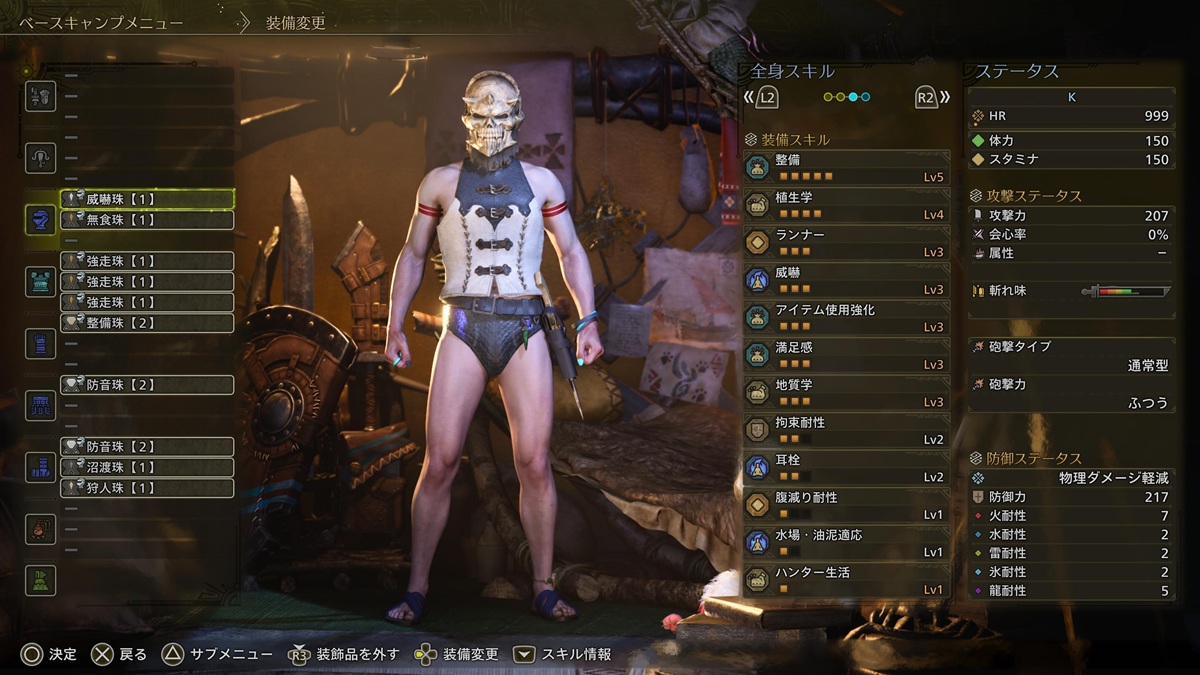Viewport: 1200px width, 675px height.
Task: Select the helmet armor icon
Action: [x=40, y=220]
